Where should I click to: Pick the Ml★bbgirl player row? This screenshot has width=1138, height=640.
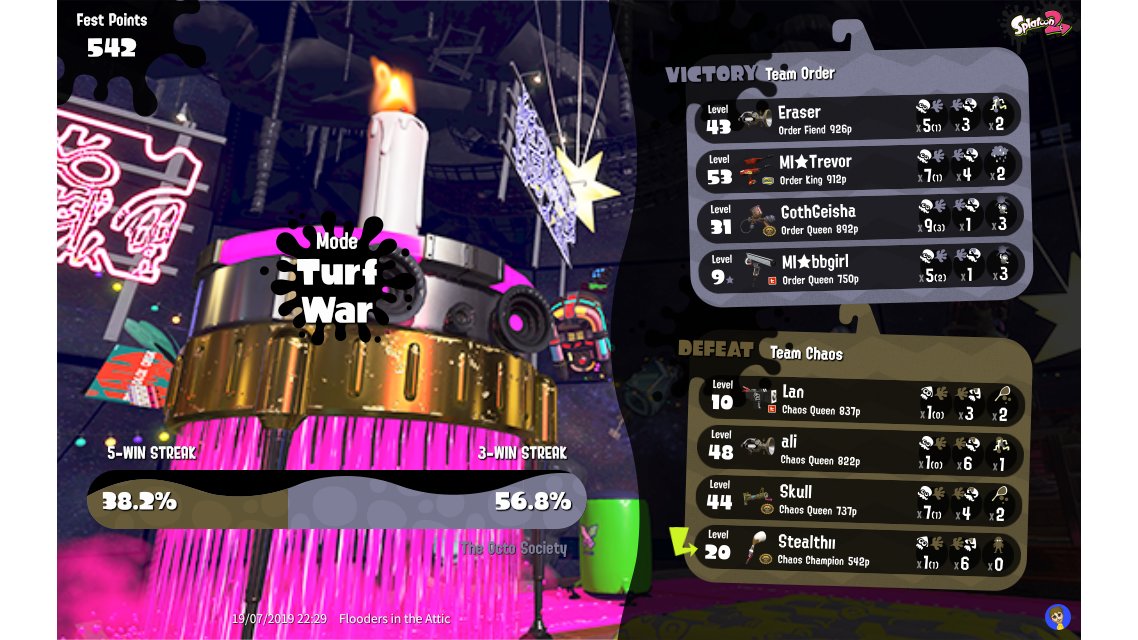click(859, 268)
